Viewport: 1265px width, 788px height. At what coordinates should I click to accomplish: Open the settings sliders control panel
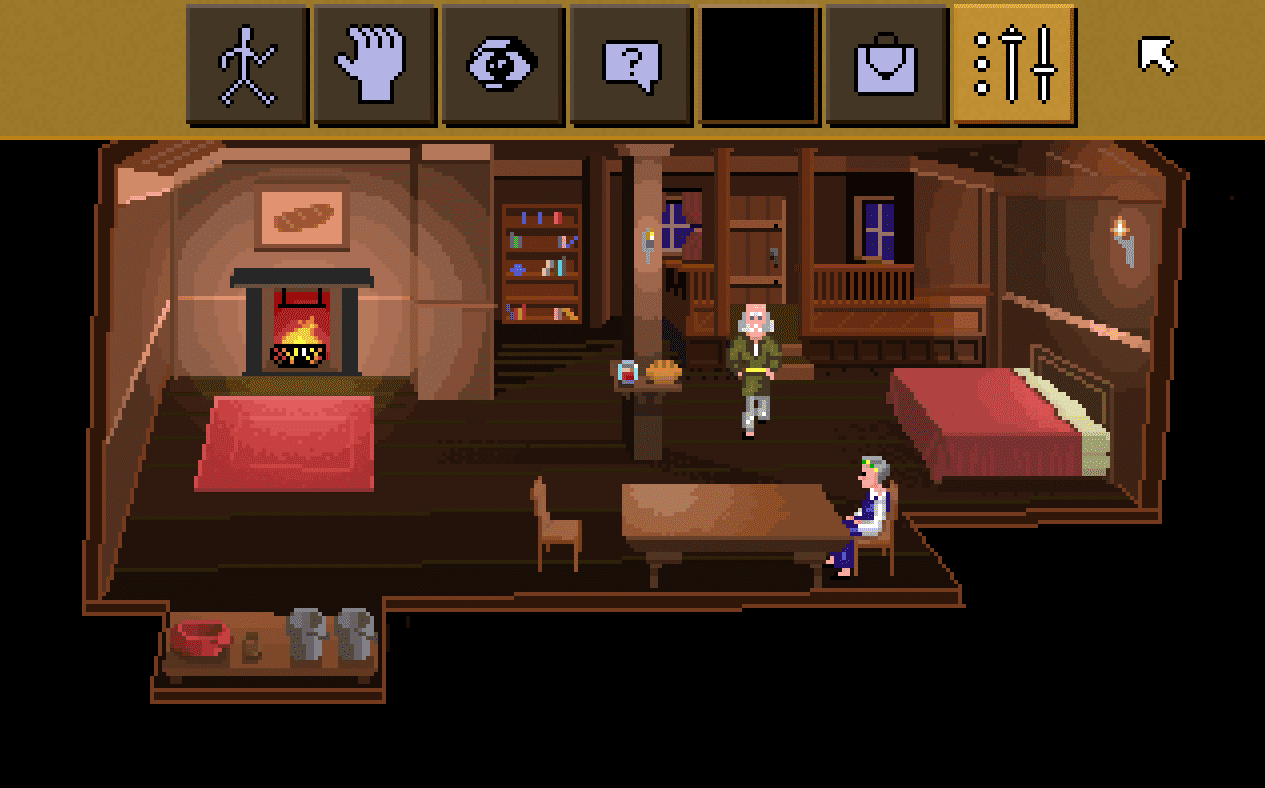point(1014,65)
